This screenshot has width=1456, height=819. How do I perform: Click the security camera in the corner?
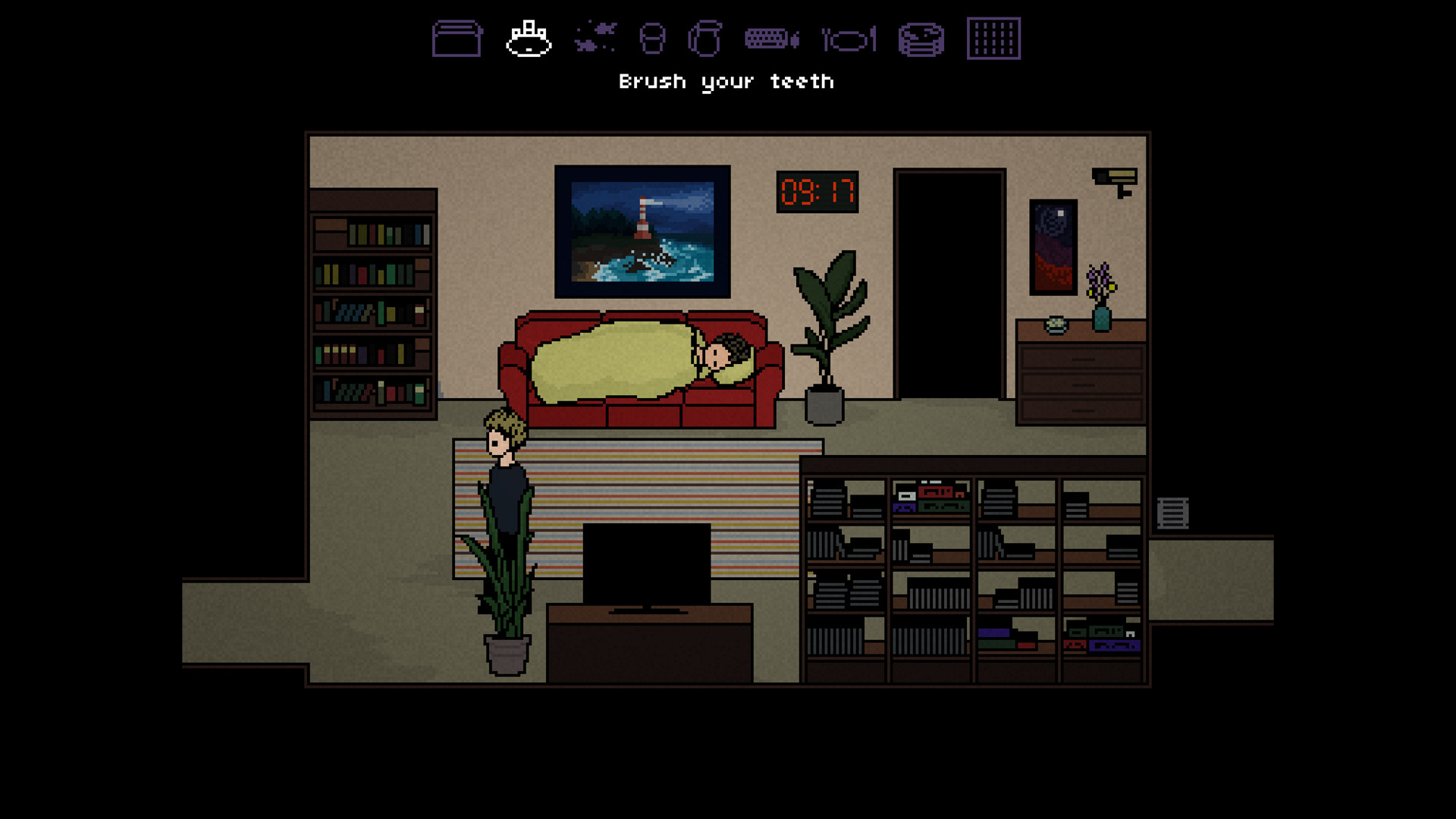click(x=1113, y=178)
